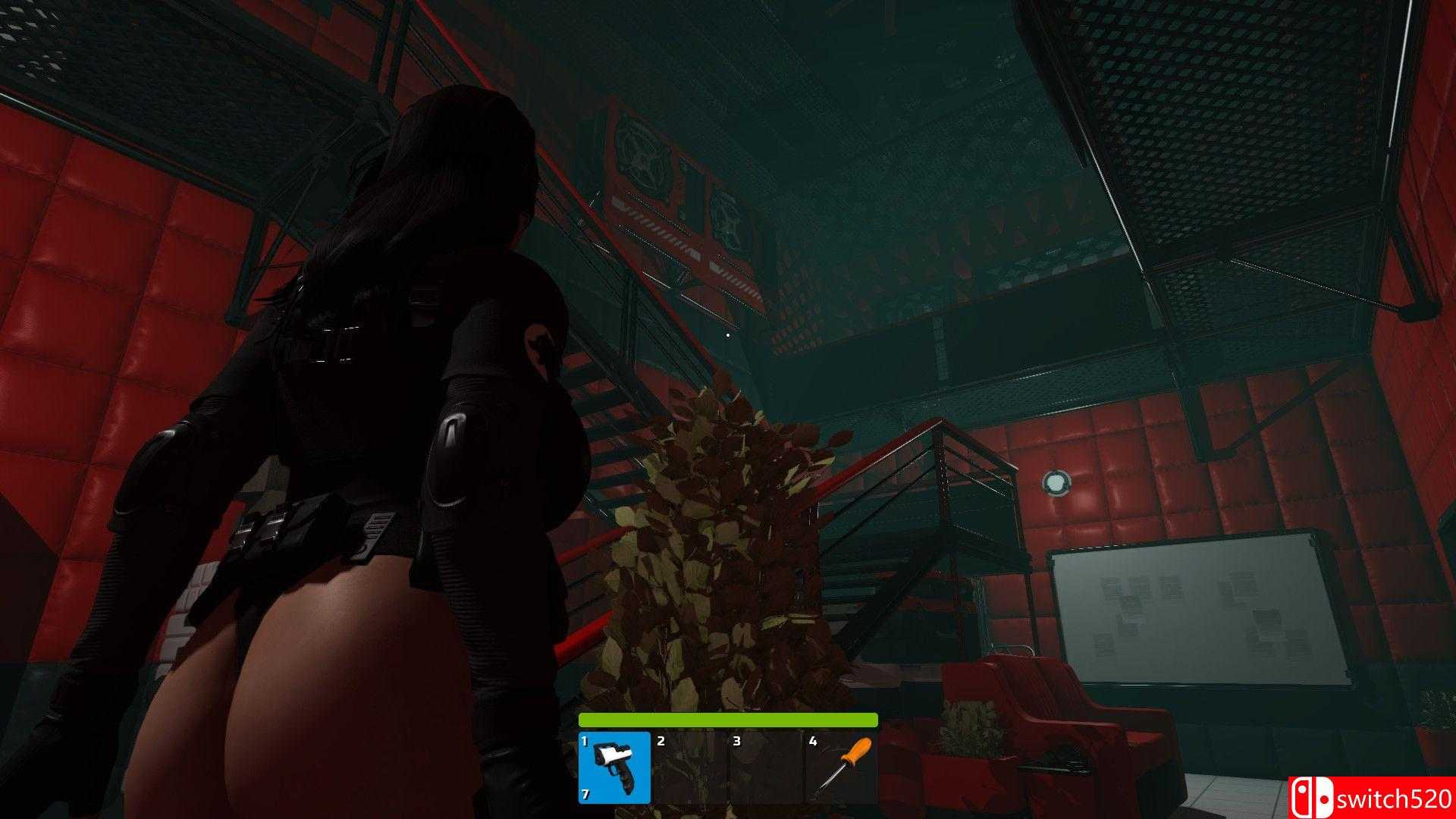Image resolution: width=1456 pixels, height=819 pixels.
Task: Click the ammo count 7 on the nail gun slot
Action: pos(585,796)
